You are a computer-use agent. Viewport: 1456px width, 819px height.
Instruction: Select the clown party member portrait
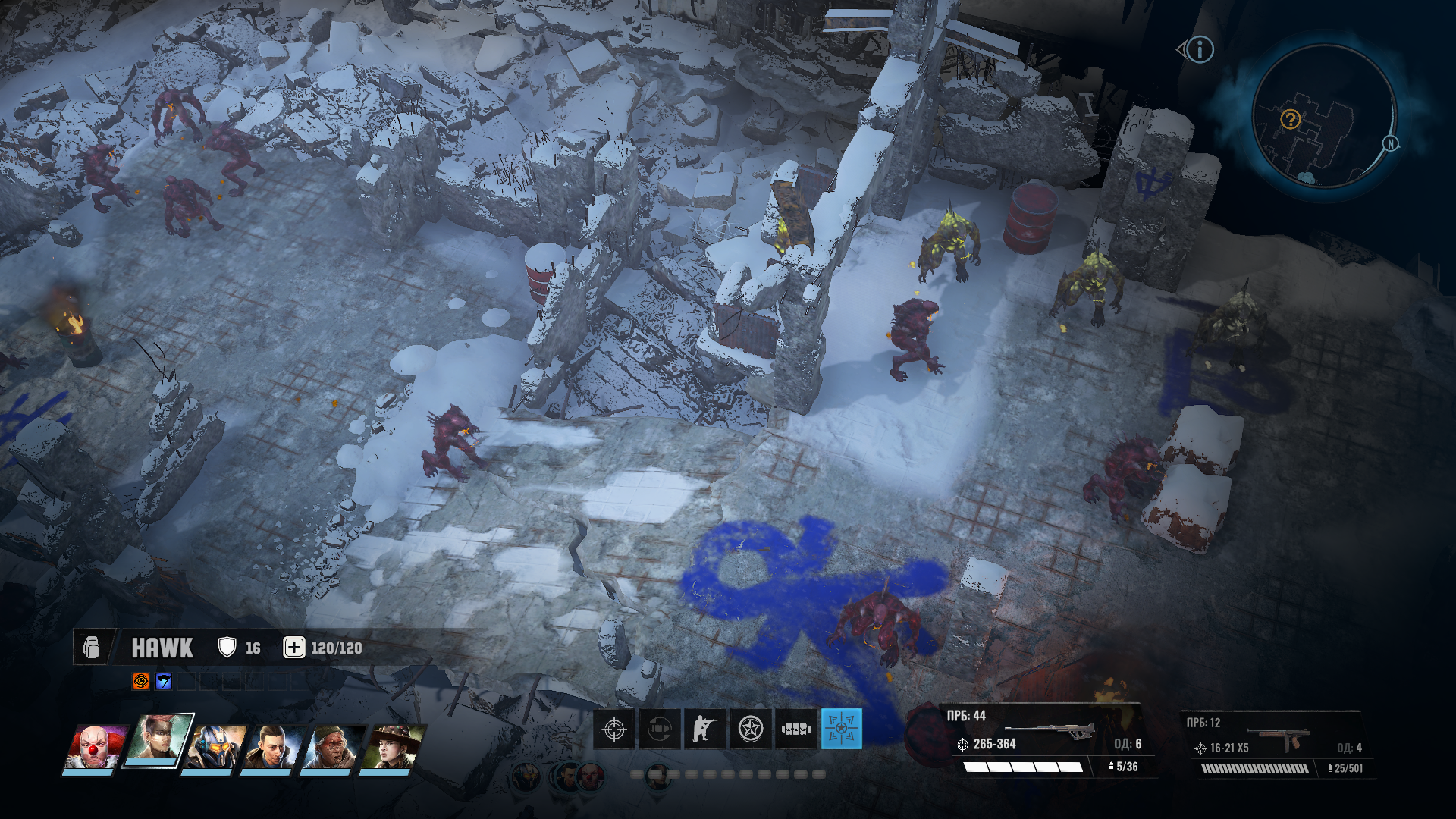point(94,747)
